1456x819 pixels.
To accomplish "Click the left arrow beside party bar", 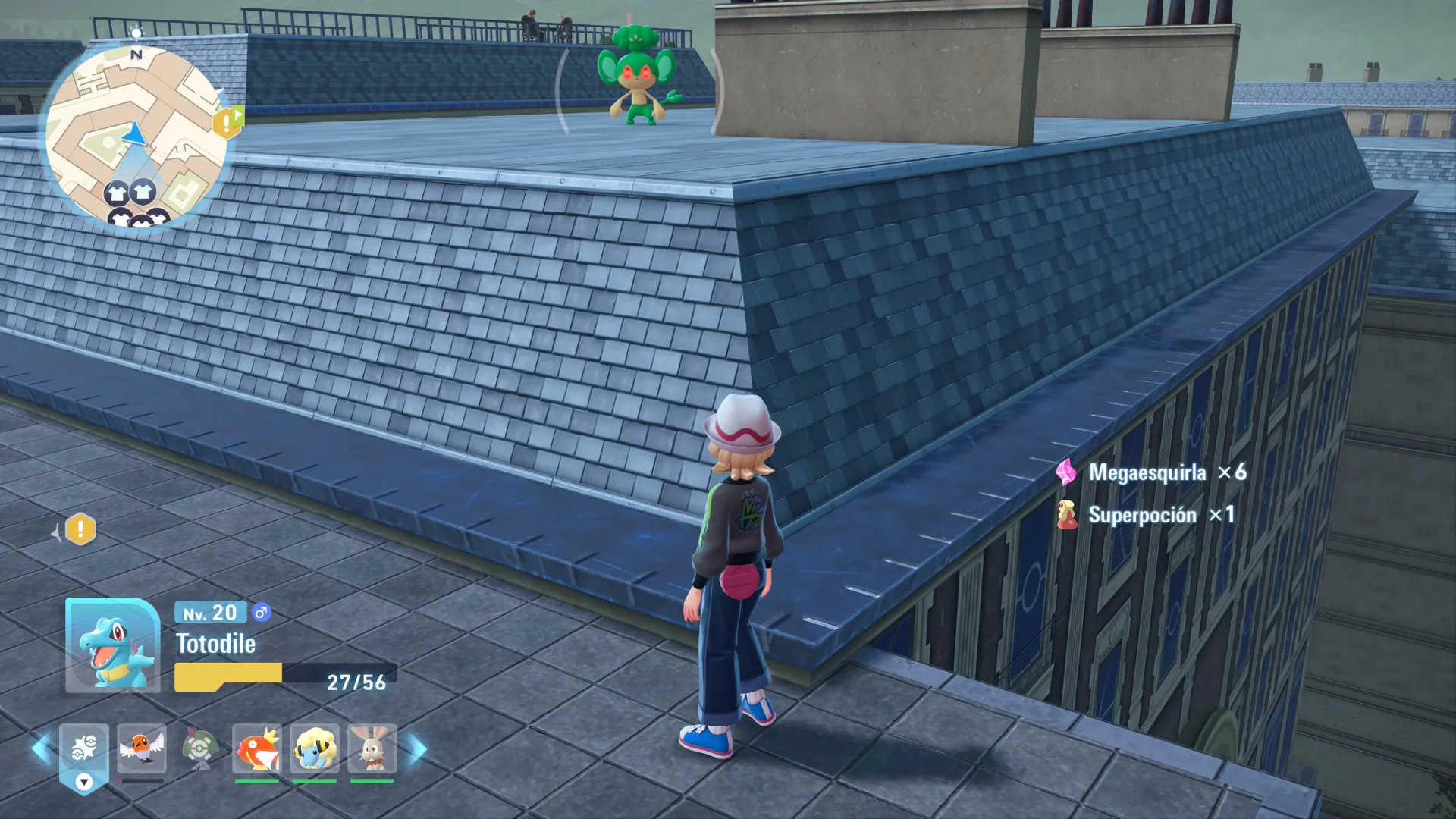I will (41, 749).
